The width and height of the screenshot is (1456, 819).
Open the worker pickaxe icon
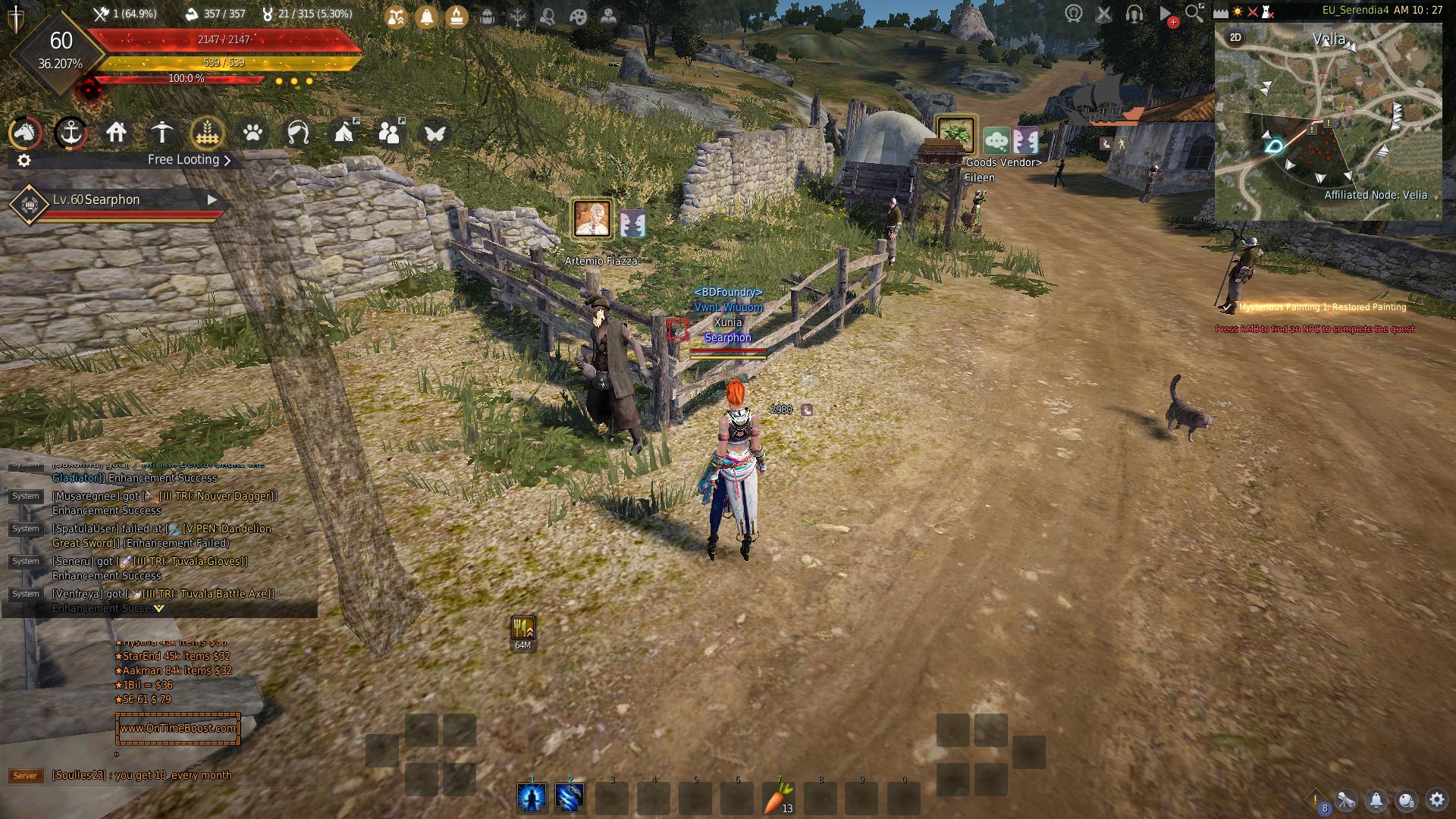(x=162, y=133)
